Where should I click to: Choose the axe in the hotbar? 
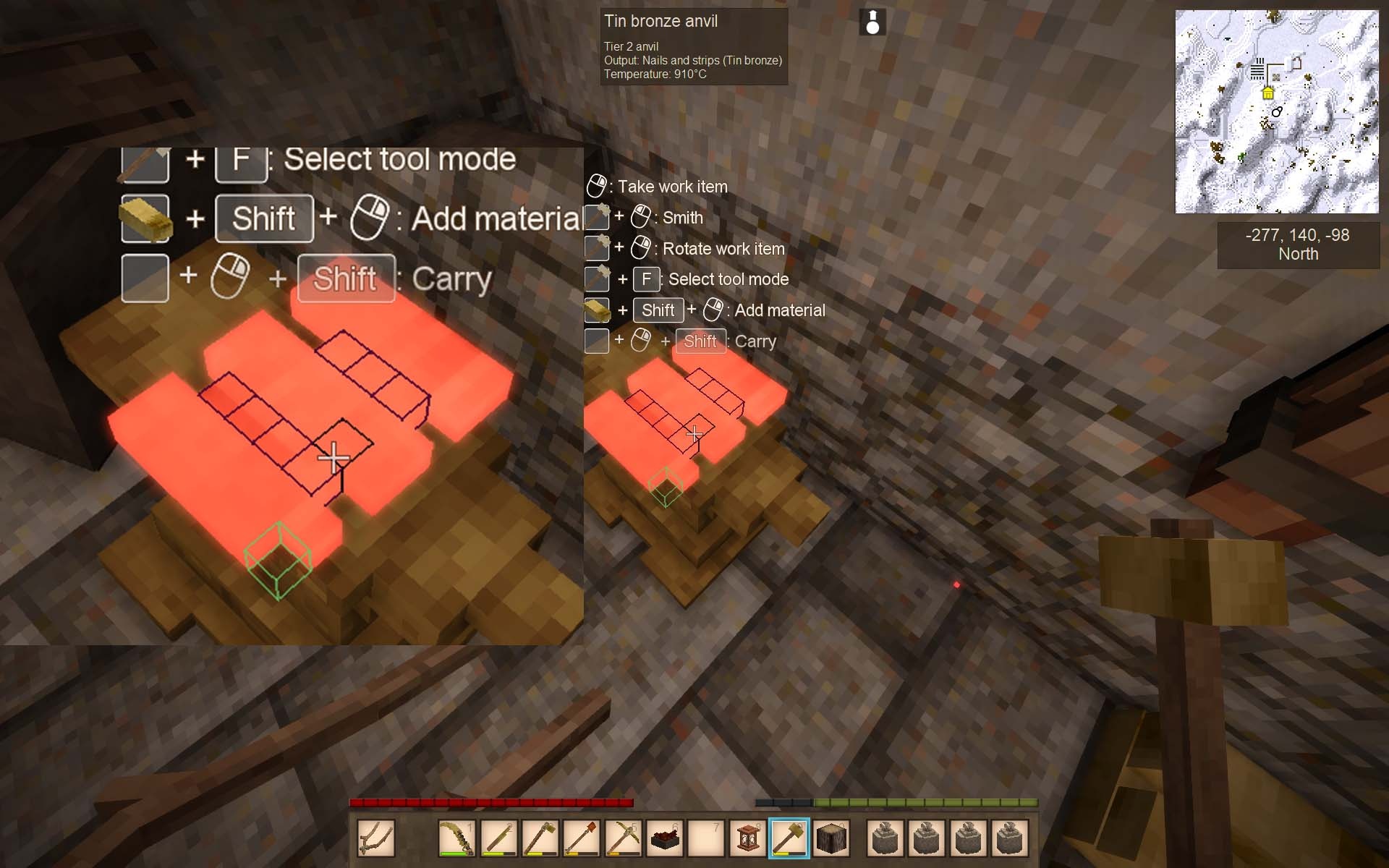[x=541, y=838]
